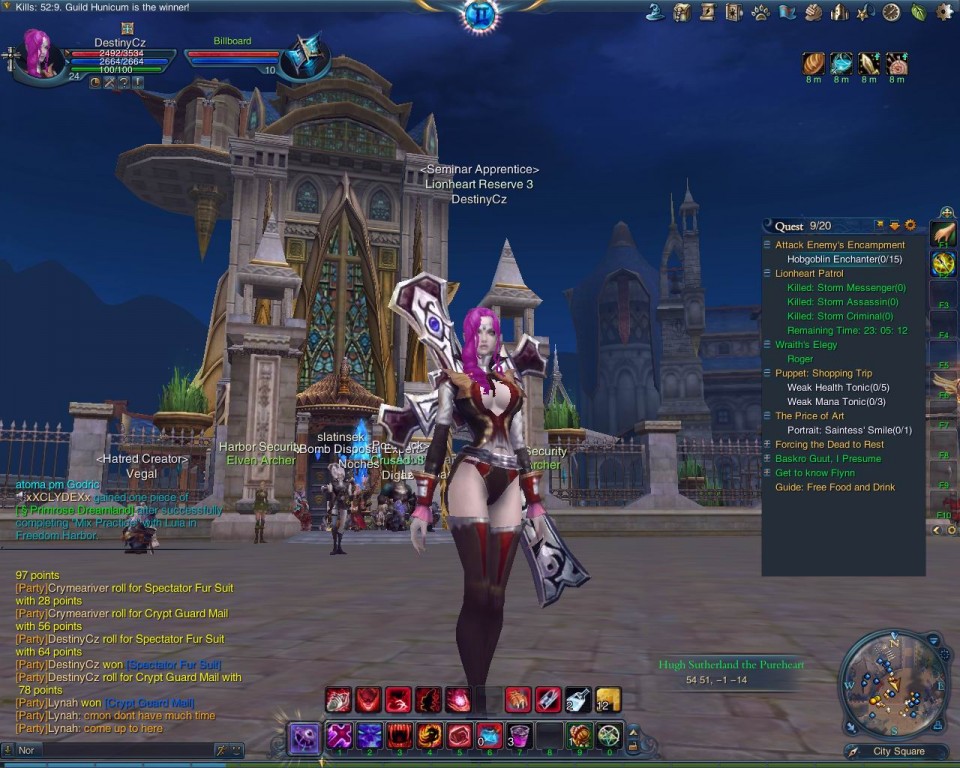Open the paw print pet menu

click(761, 12)
